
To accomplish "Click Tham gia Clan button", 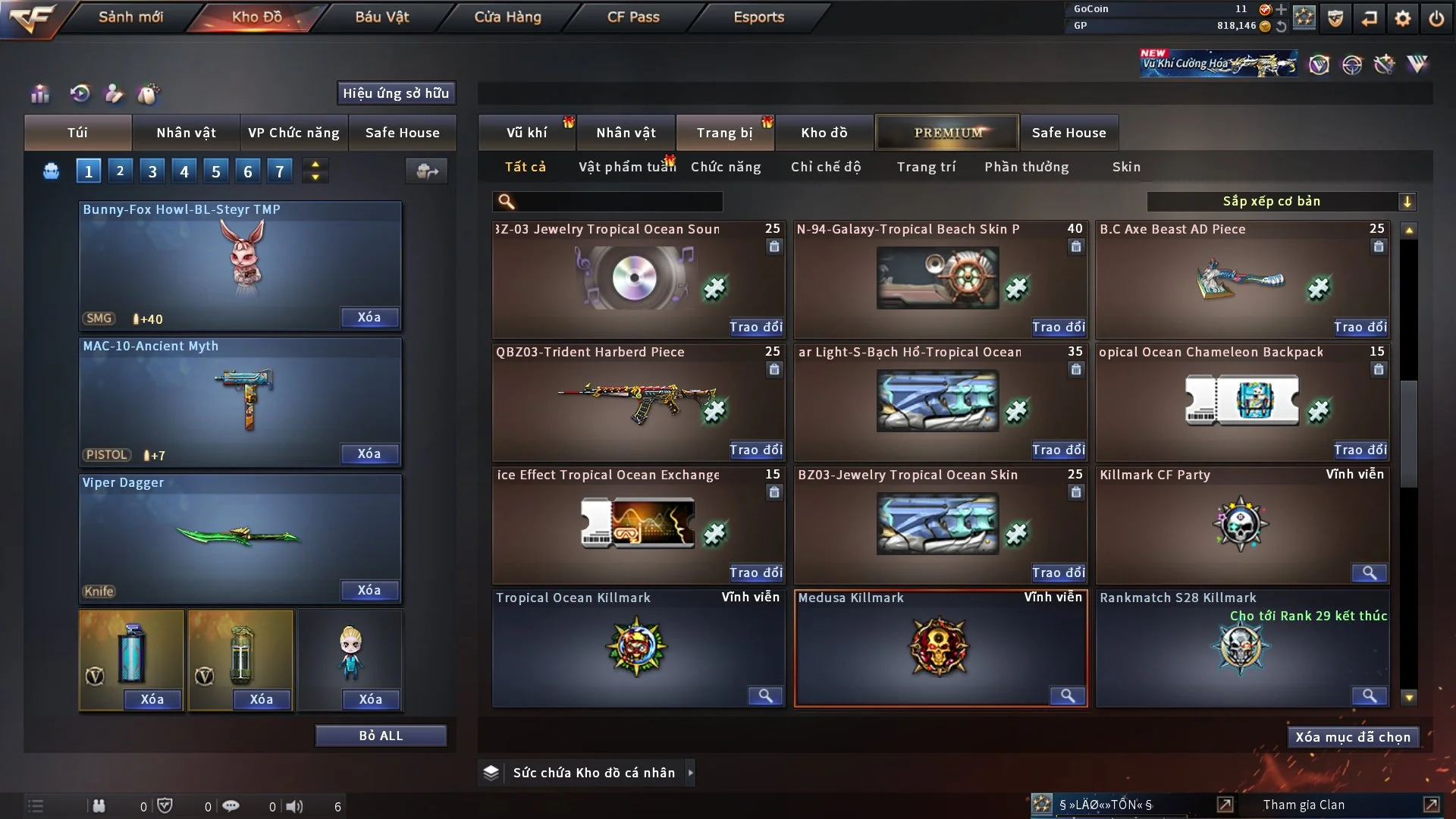I will click(1304, 805).
